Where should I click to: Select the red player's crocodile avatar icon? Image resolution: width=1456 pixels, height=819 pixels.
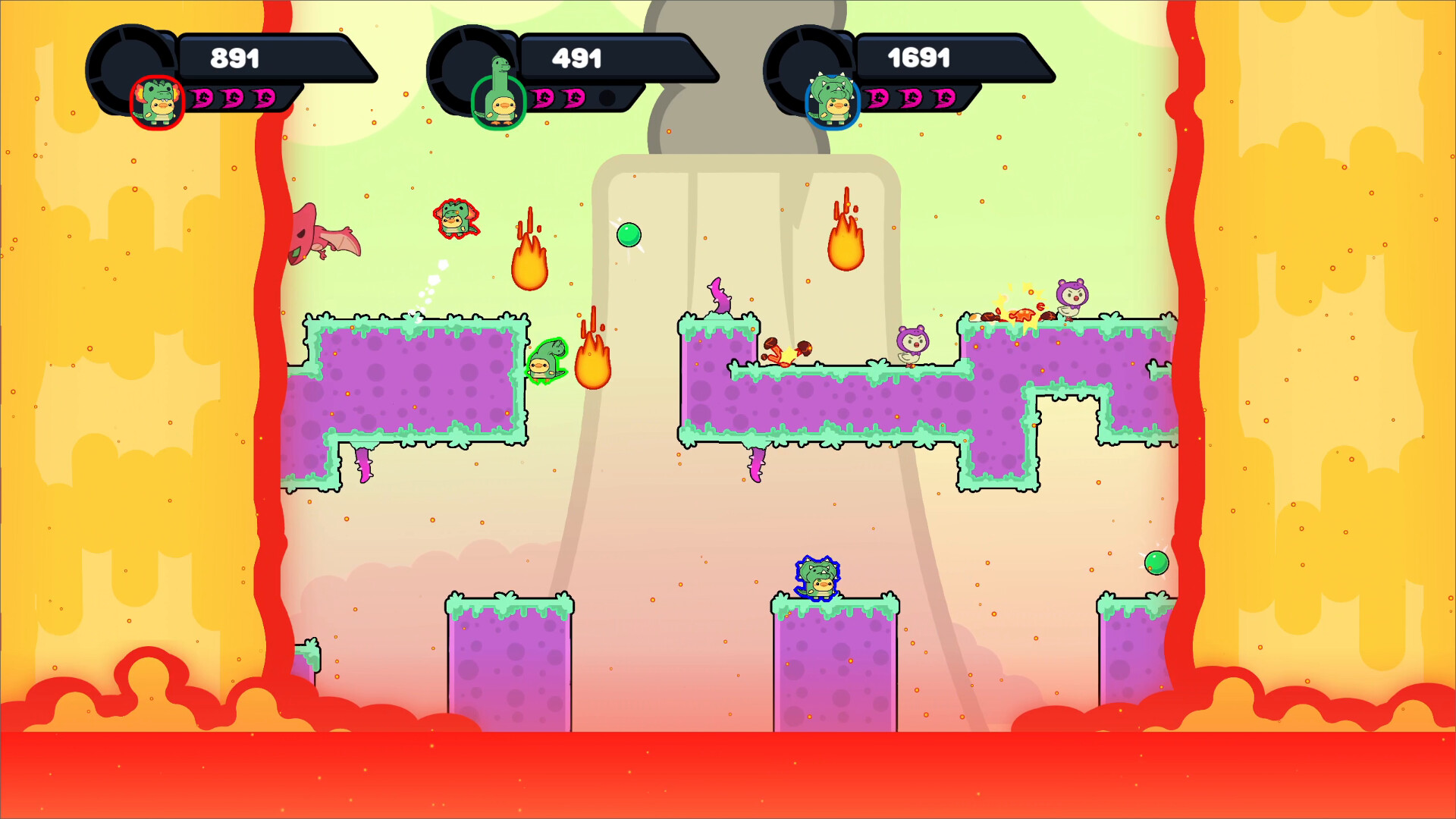(157, 99)
